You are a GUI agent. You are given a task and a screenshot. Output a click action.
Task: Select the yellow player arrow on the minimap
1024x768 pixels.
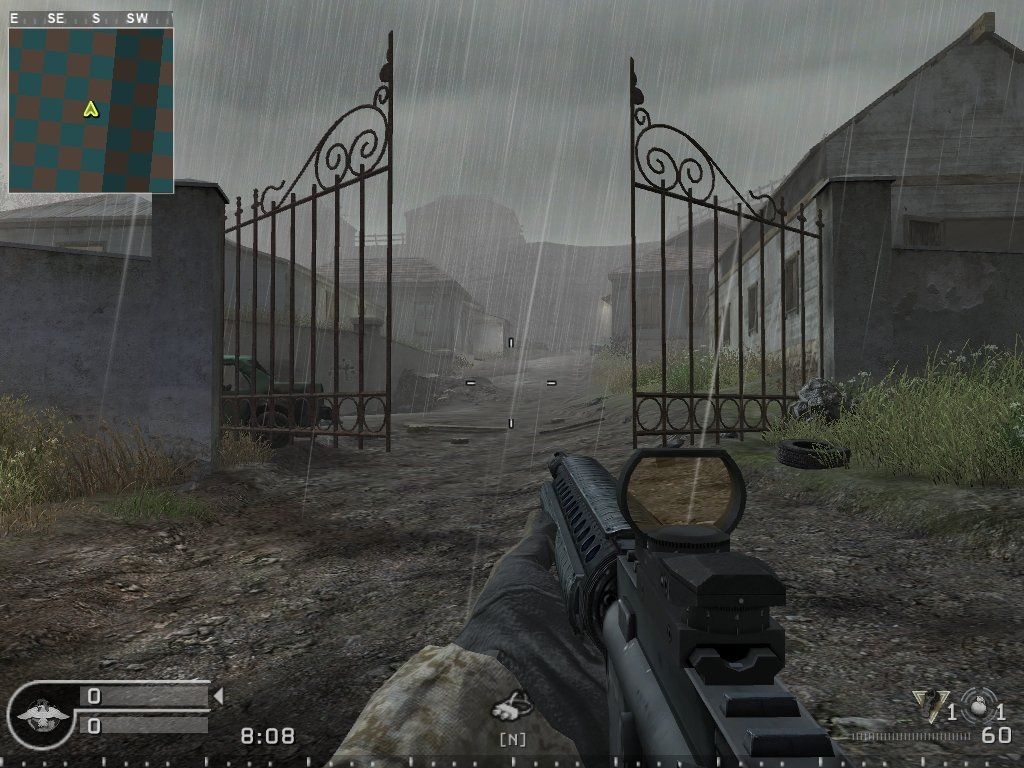click(x=91, y=109)
